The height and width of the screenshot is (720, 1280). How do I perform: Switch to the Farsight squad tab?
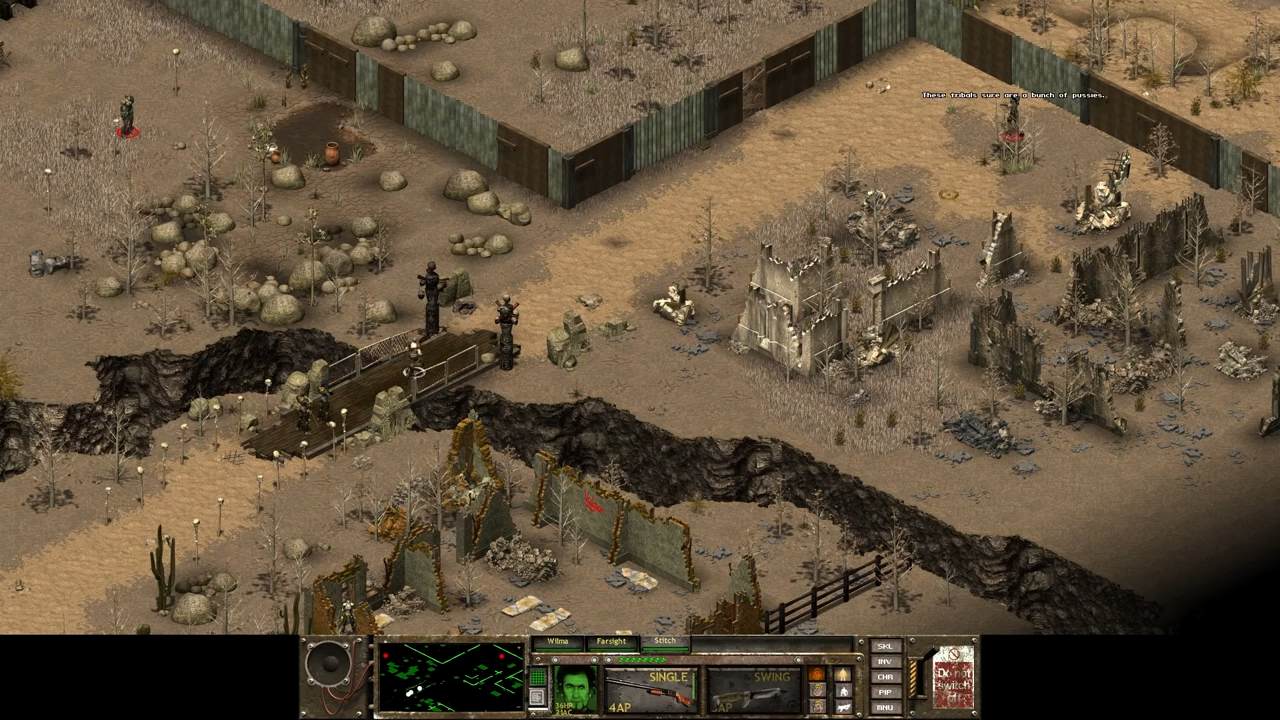click(611, 642)
